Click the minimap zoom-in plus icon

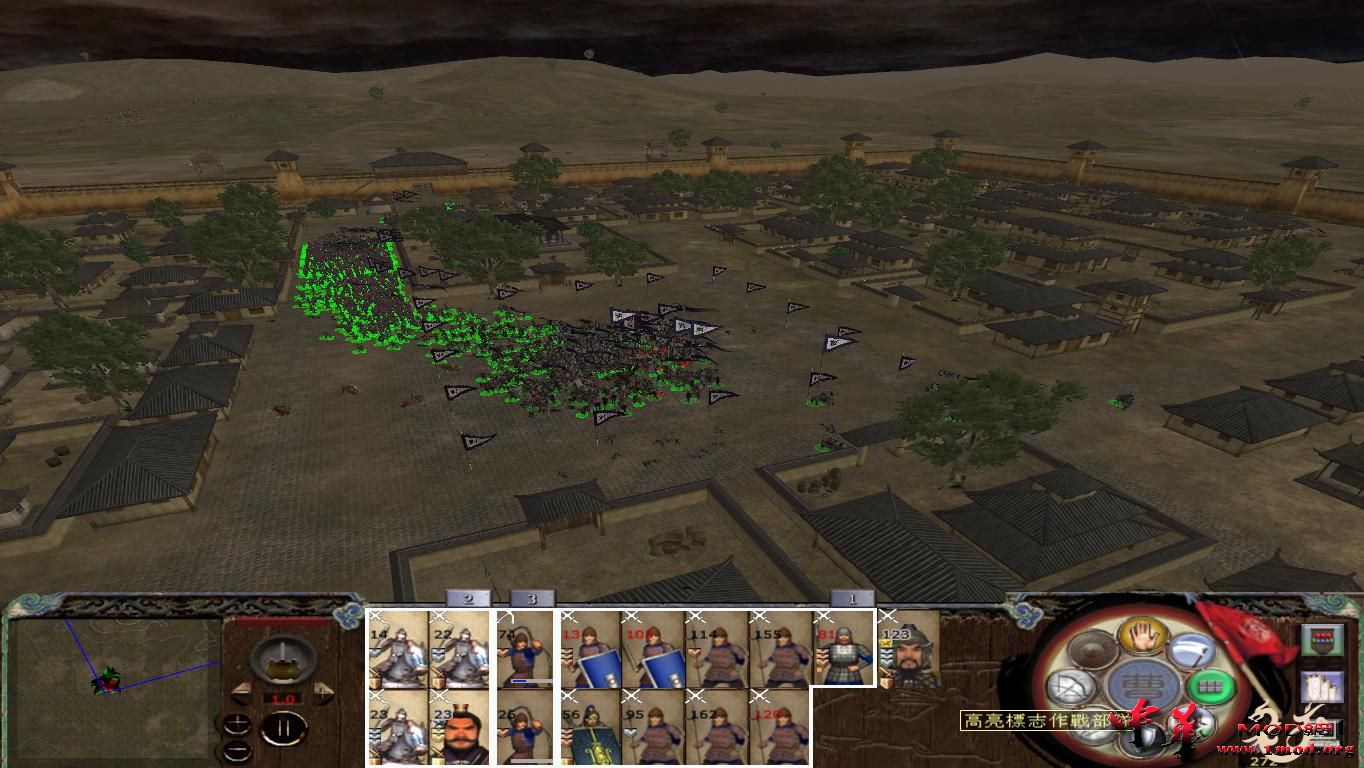(x=238, y=723)
